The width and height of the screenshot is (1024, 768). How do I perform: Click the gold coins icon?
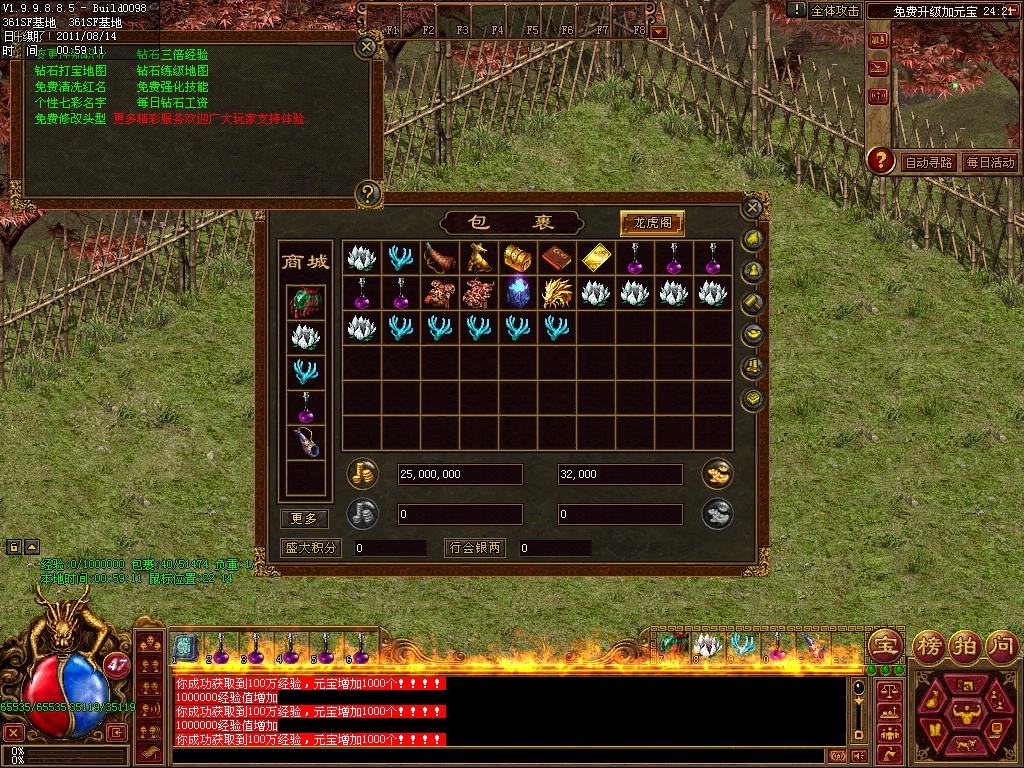(x=361, y=474)
